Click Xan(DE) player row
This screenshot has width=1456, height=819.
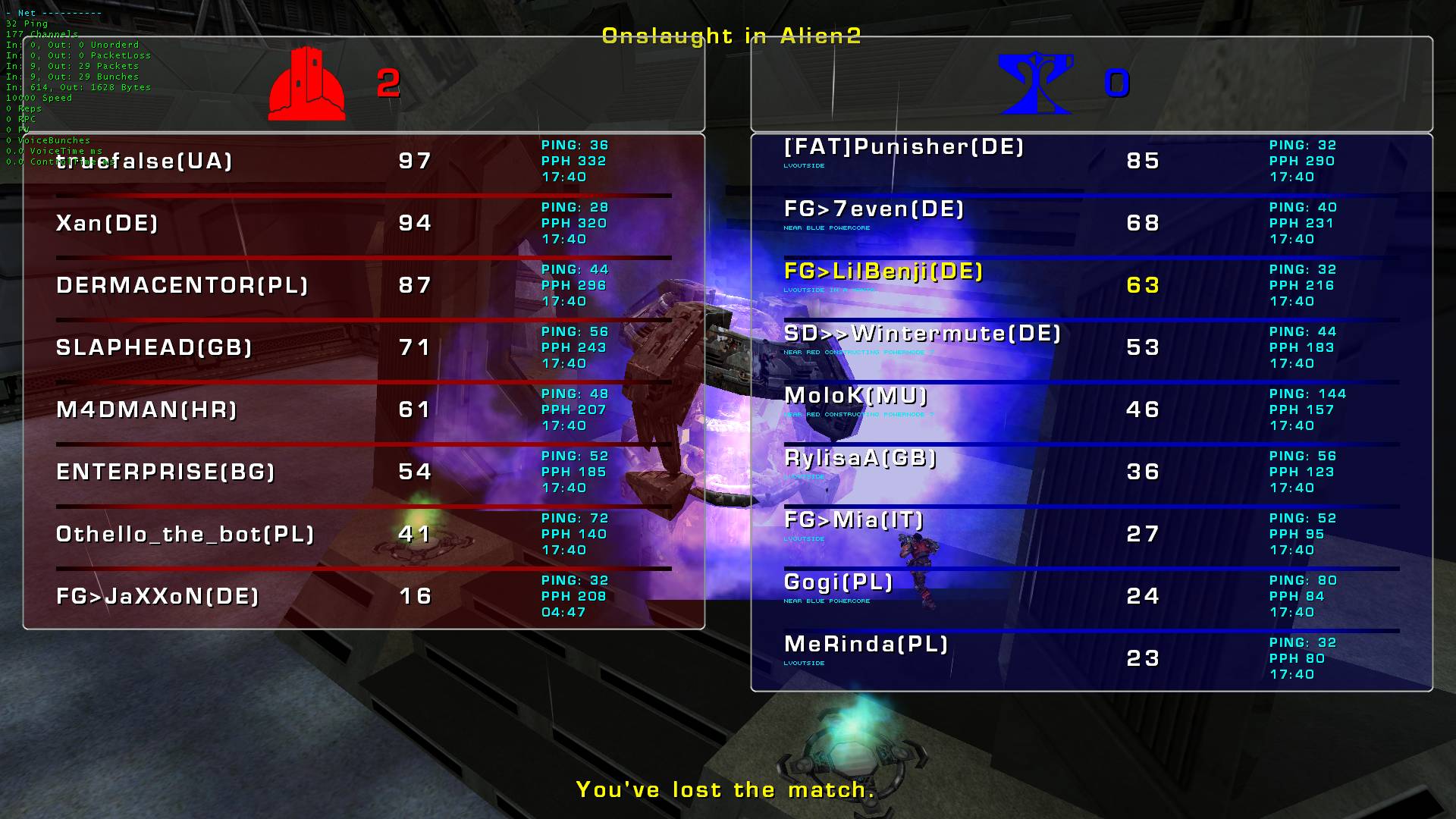[x=107, y=223]
